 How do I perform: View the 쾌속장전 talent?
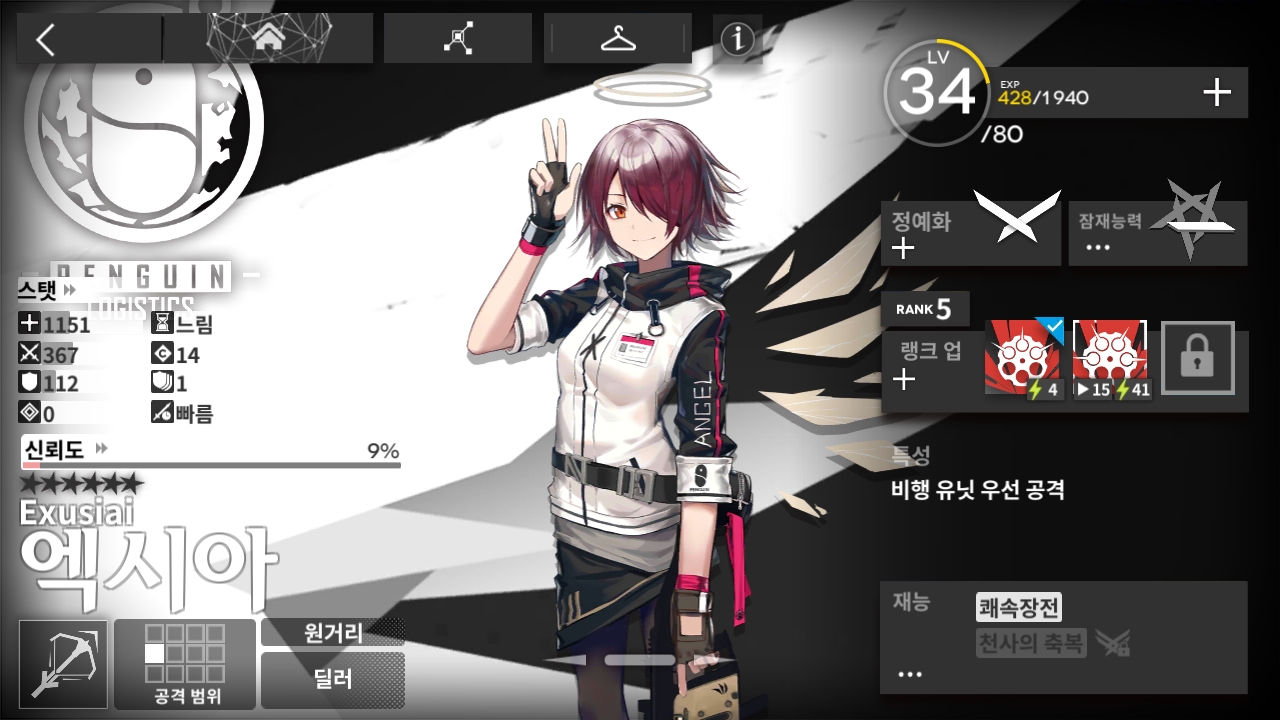coord(1018,607)
